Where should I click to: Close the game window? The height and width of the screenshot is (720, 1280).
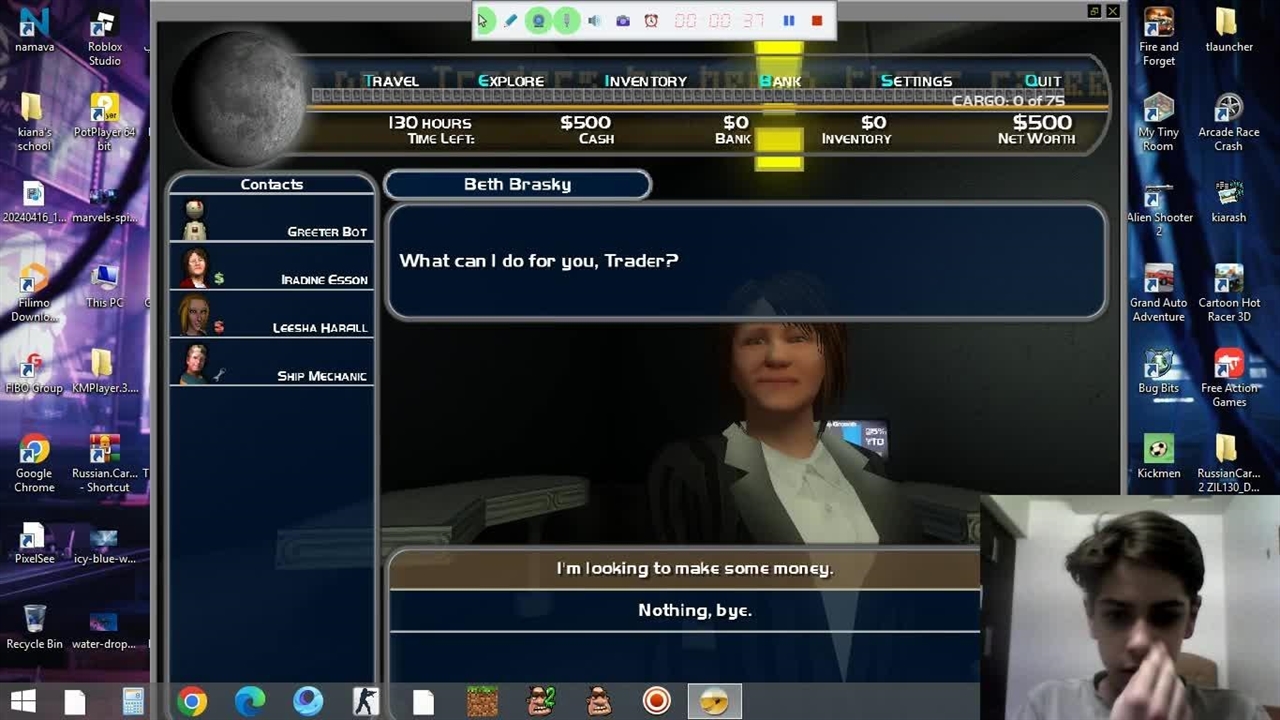[1112, 11]
